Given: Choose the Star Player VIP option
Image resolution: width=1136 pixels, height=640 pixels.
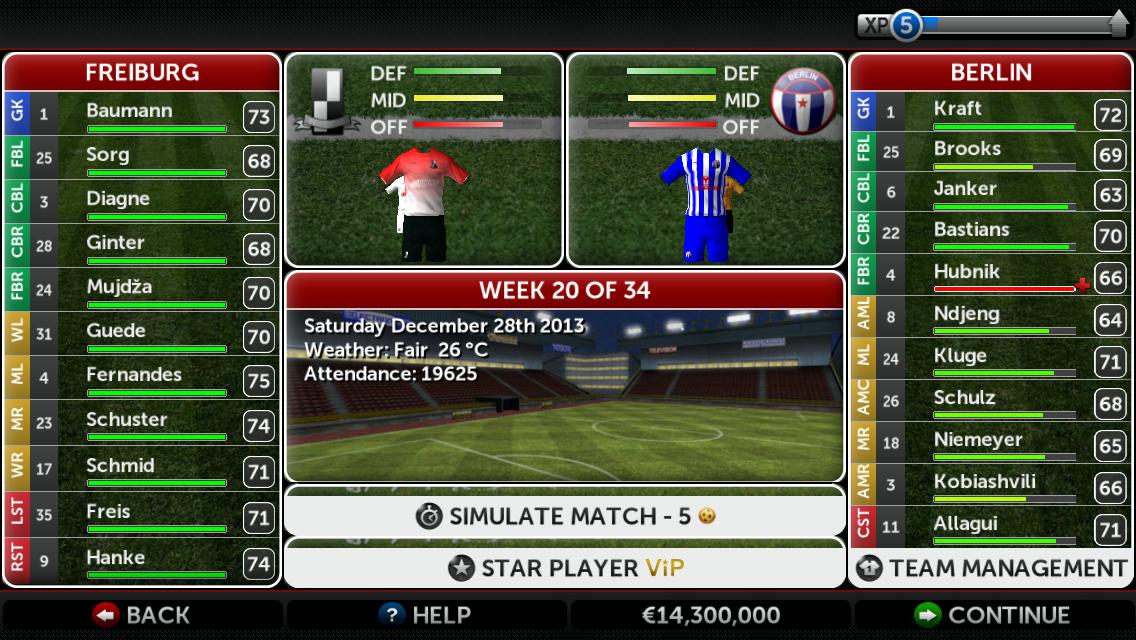Looking at the screenshot, I should (565, 568).
